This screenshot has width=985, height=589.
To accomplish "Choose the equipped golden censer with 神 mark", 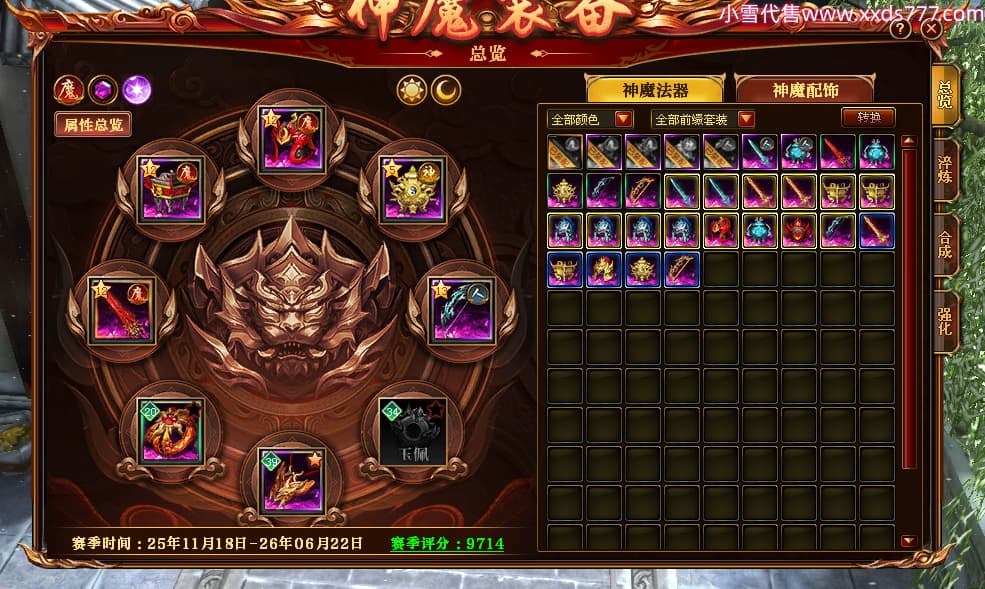I will tap(414, 188).
